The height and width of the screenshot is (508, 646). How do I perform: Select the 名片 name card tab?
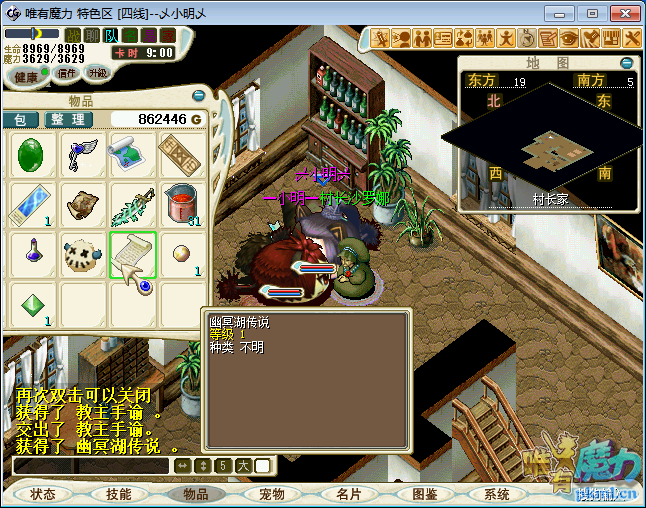349,494
